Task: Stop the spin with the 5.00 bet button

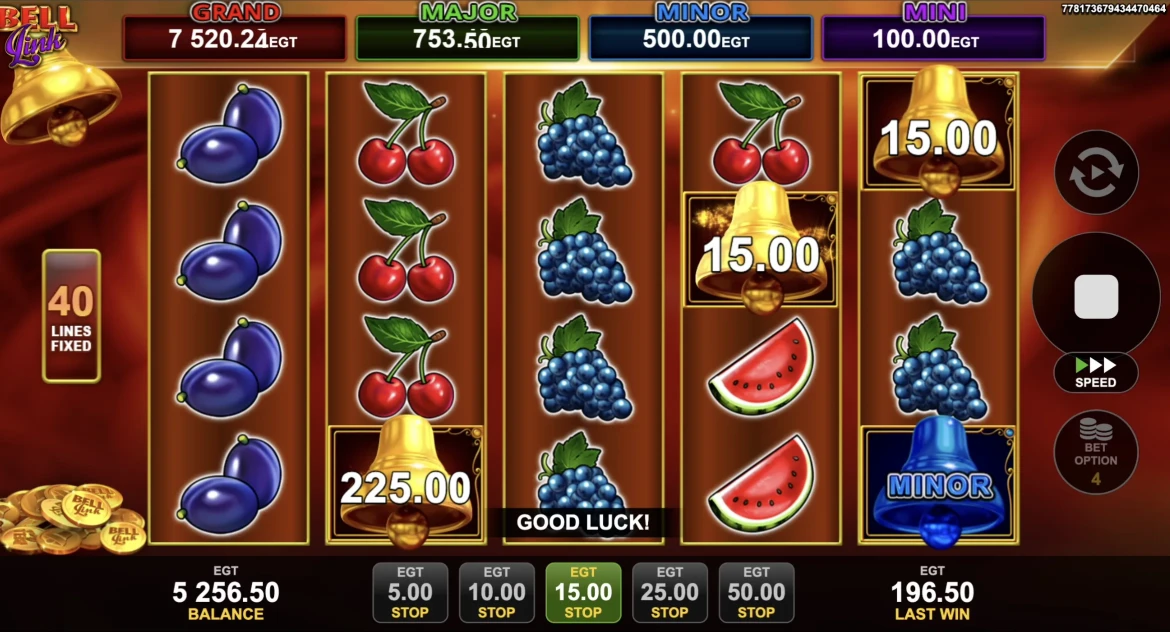Action: 410,592
